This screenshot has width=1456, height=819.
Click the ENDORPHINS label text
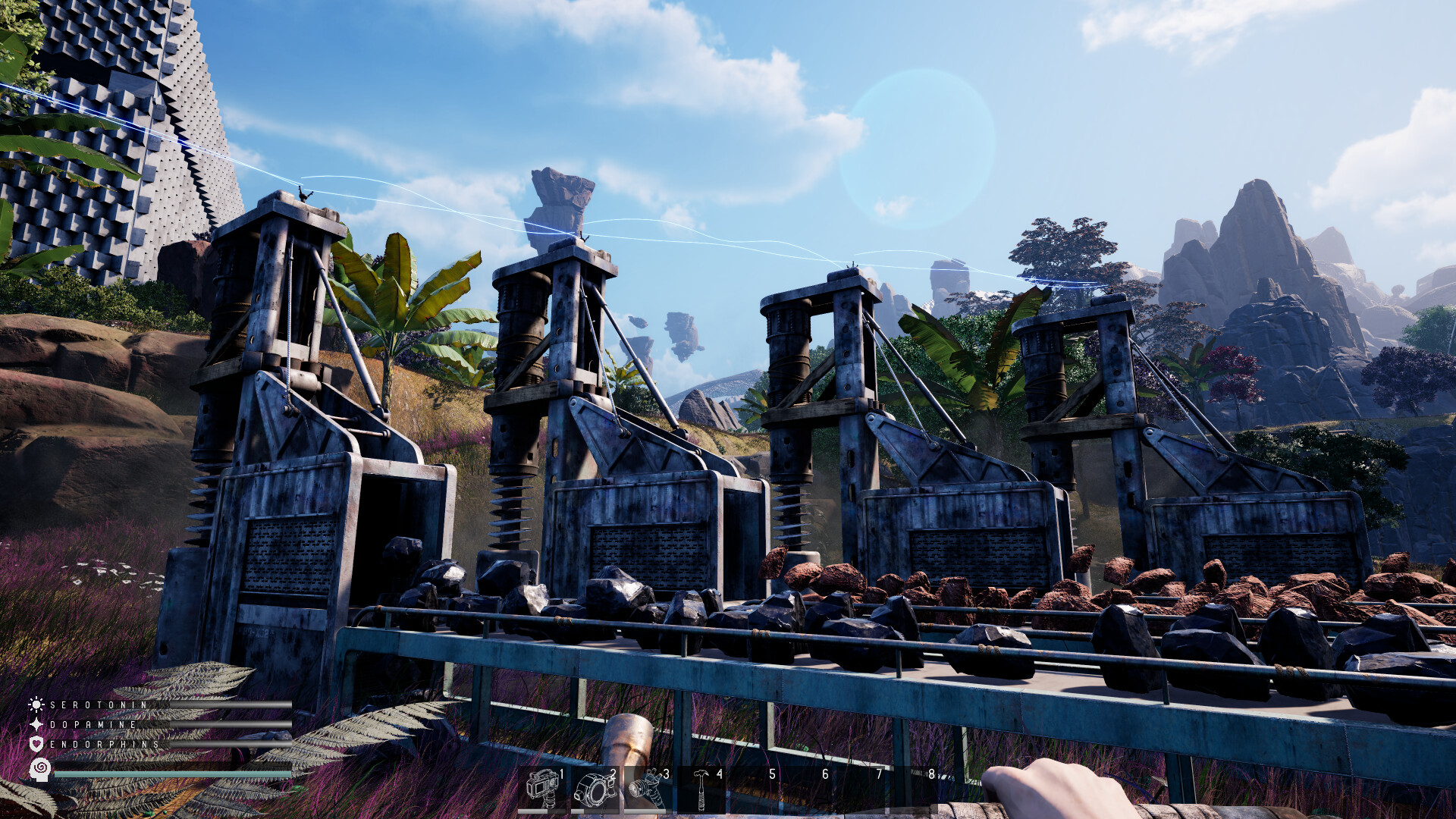pos(102,745)
